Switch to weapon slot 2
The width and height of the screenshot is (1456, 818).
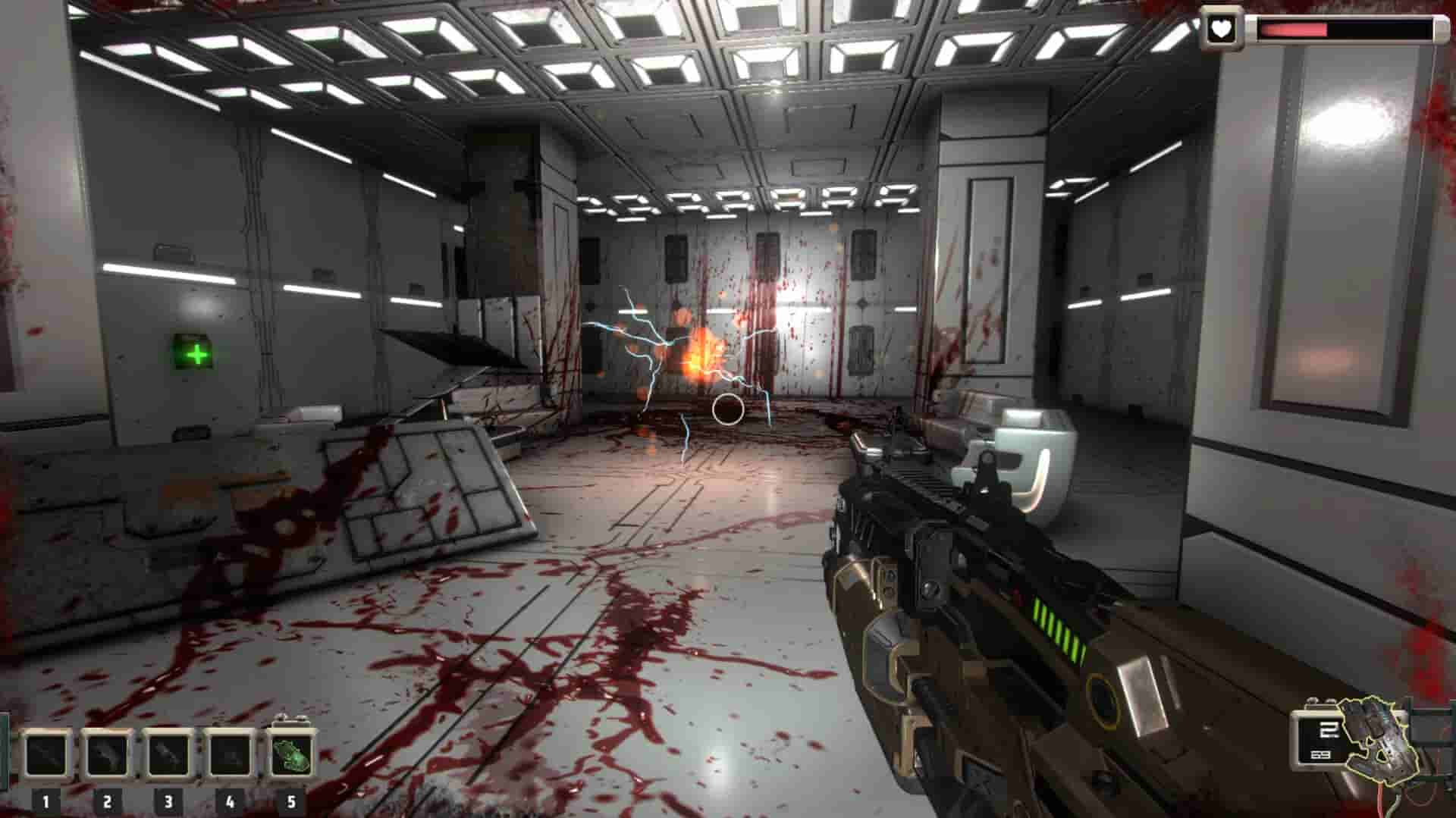coord(108,755)
